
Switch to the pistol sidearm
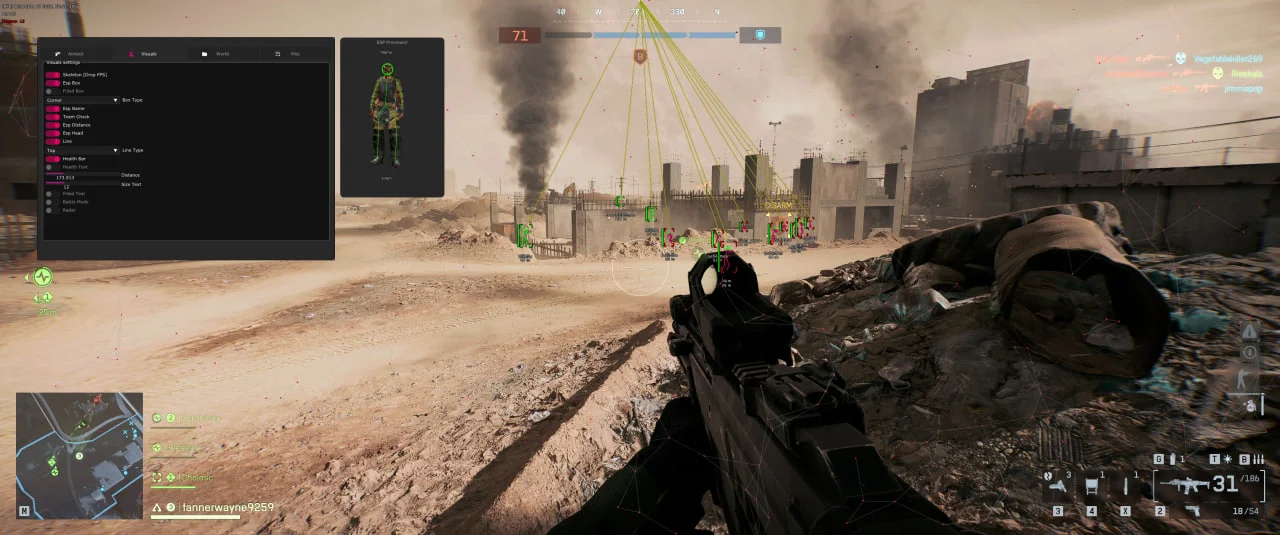click(1193, 511)
